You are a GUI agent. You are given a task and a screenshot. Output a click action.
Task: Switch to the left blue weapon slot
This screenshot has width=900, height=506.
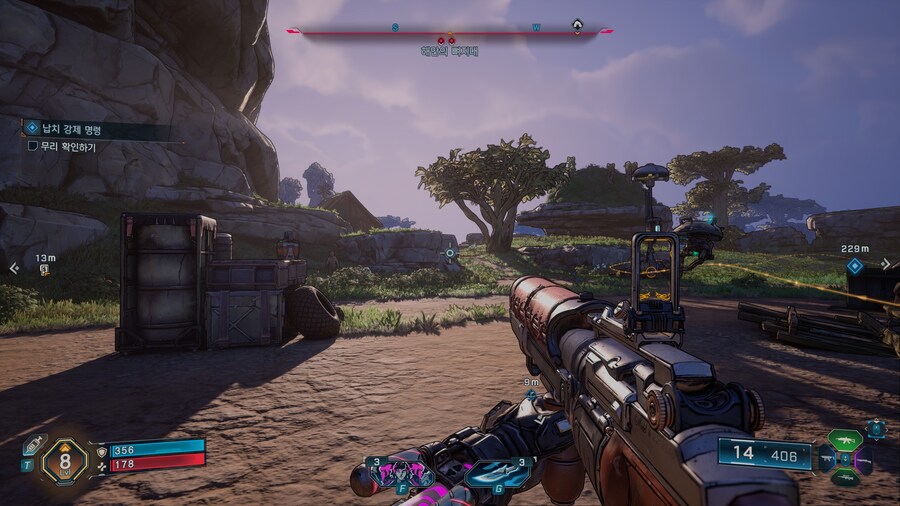826,459
